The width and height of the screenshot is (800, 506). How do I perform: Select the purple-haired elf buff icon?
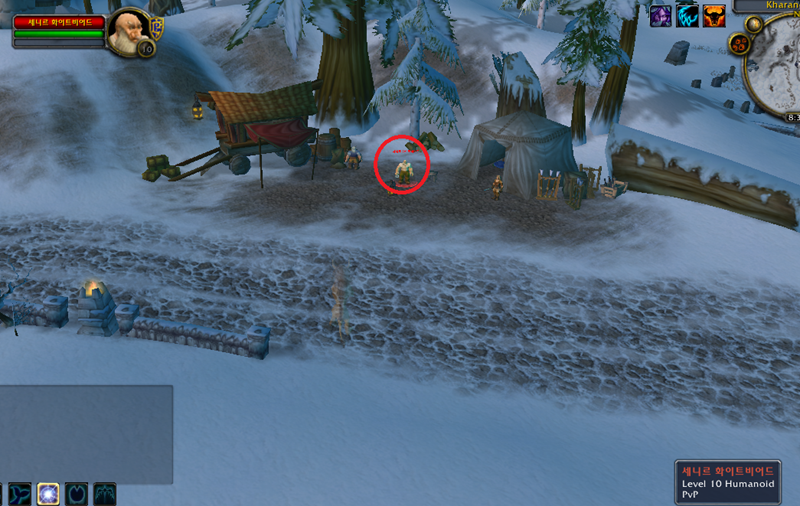click(x=661, y=15)
